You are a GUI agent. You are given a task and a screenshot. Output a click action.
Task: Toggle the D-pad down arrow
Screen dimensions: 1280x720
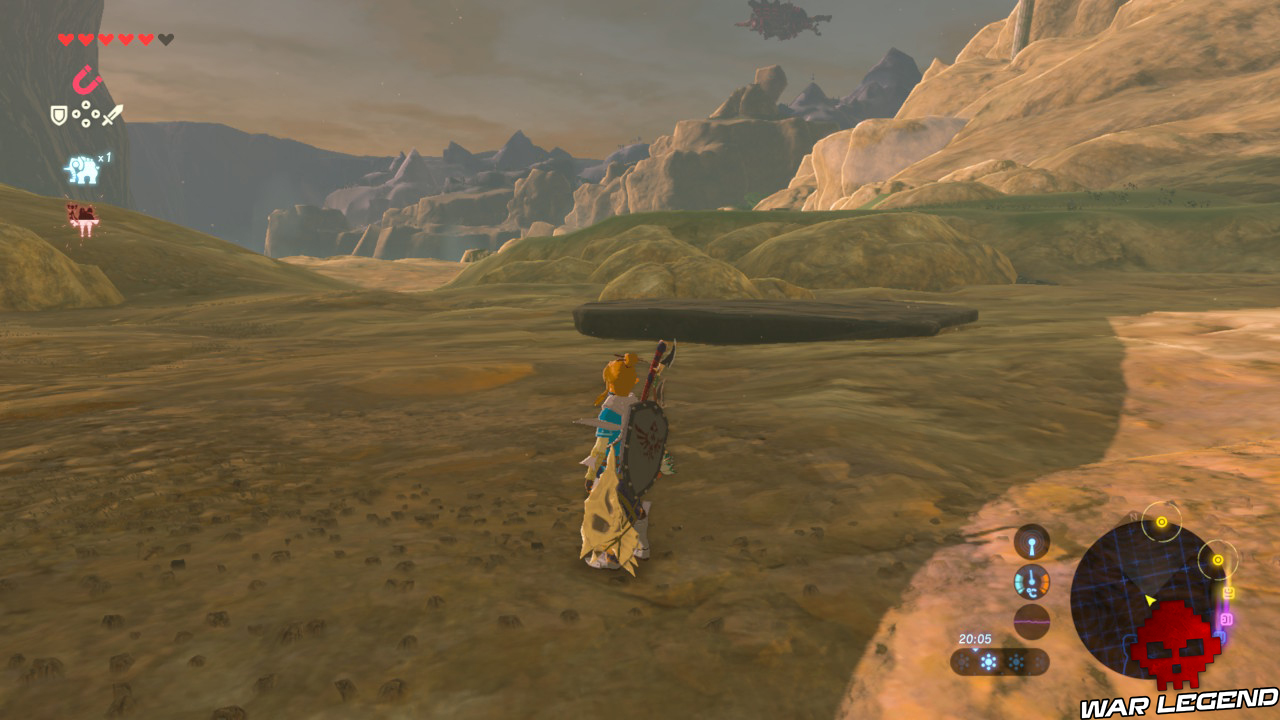tap(85, 123)
